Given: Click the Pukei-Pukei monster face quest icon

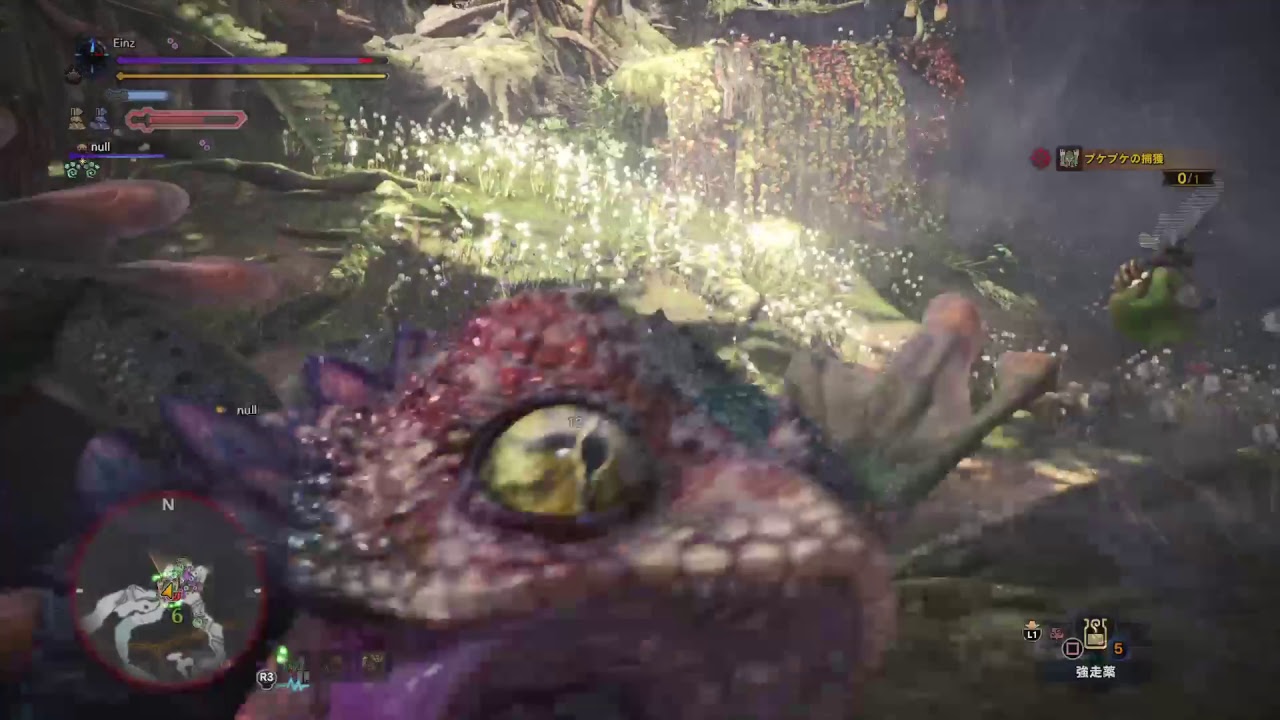Looking at the screenshot, I should 1068,157.
